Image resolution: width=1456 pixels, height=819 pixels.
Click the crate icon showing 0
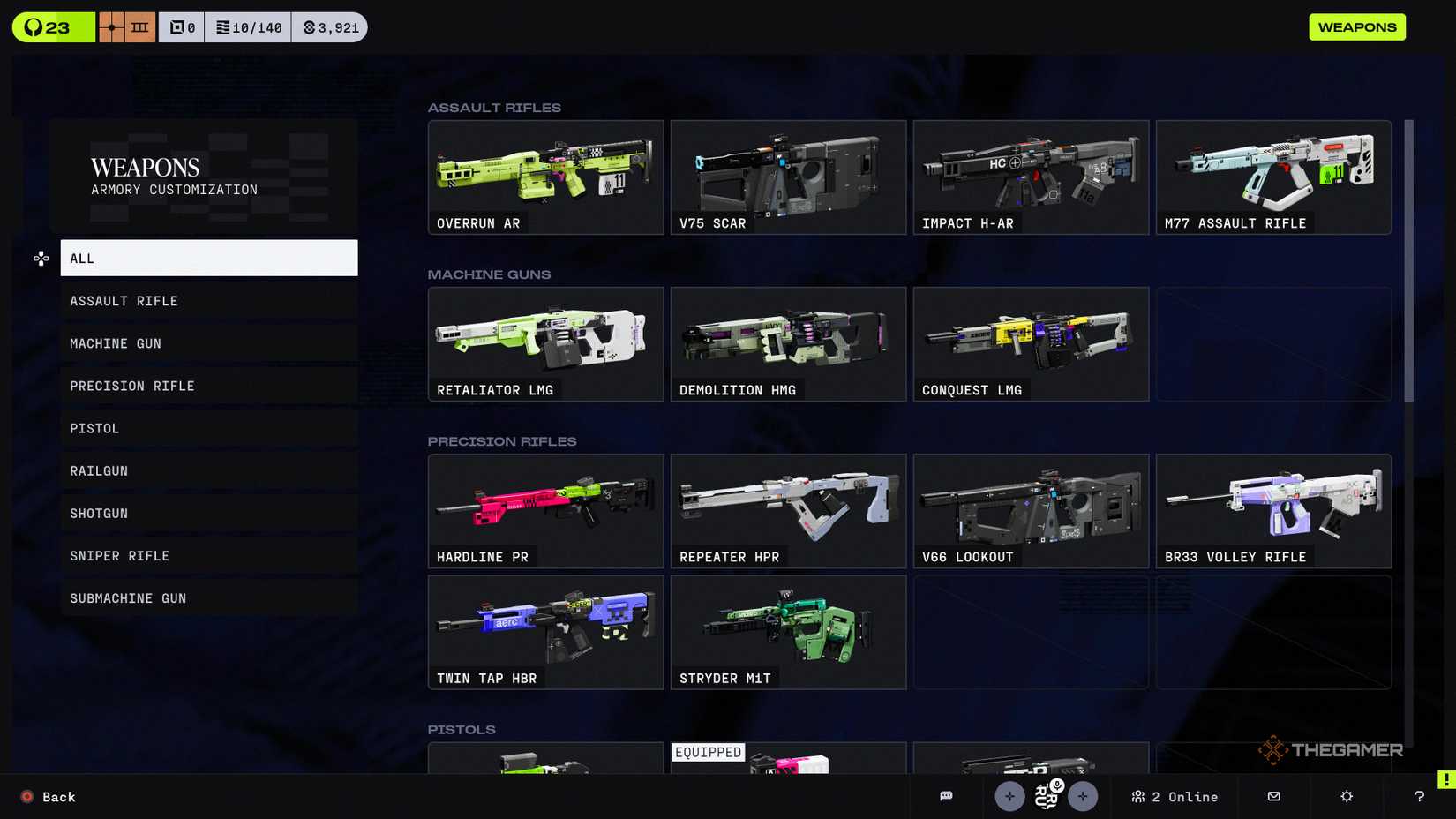(181, 26)
